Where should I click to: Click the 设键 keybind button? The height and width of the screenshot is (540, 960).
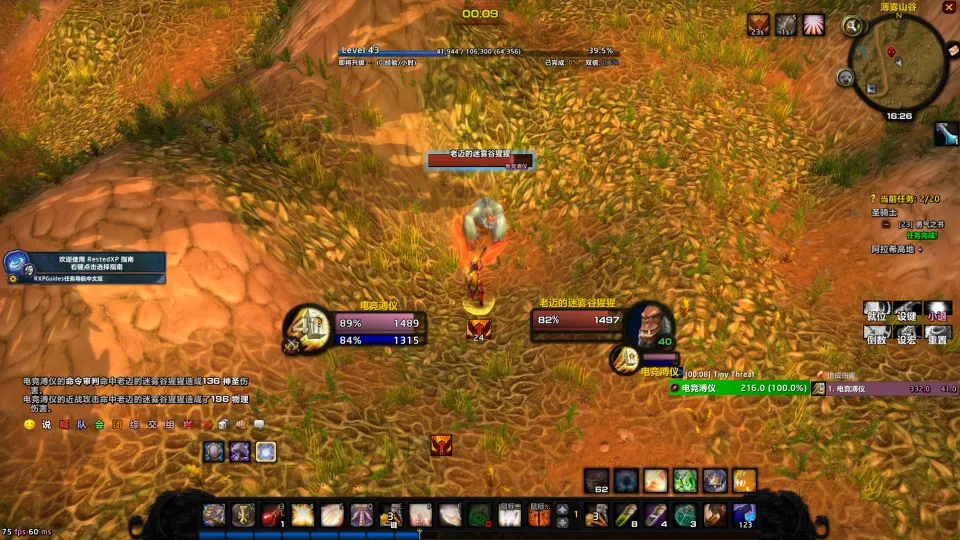pyautogui.click(x=906, y=315)
